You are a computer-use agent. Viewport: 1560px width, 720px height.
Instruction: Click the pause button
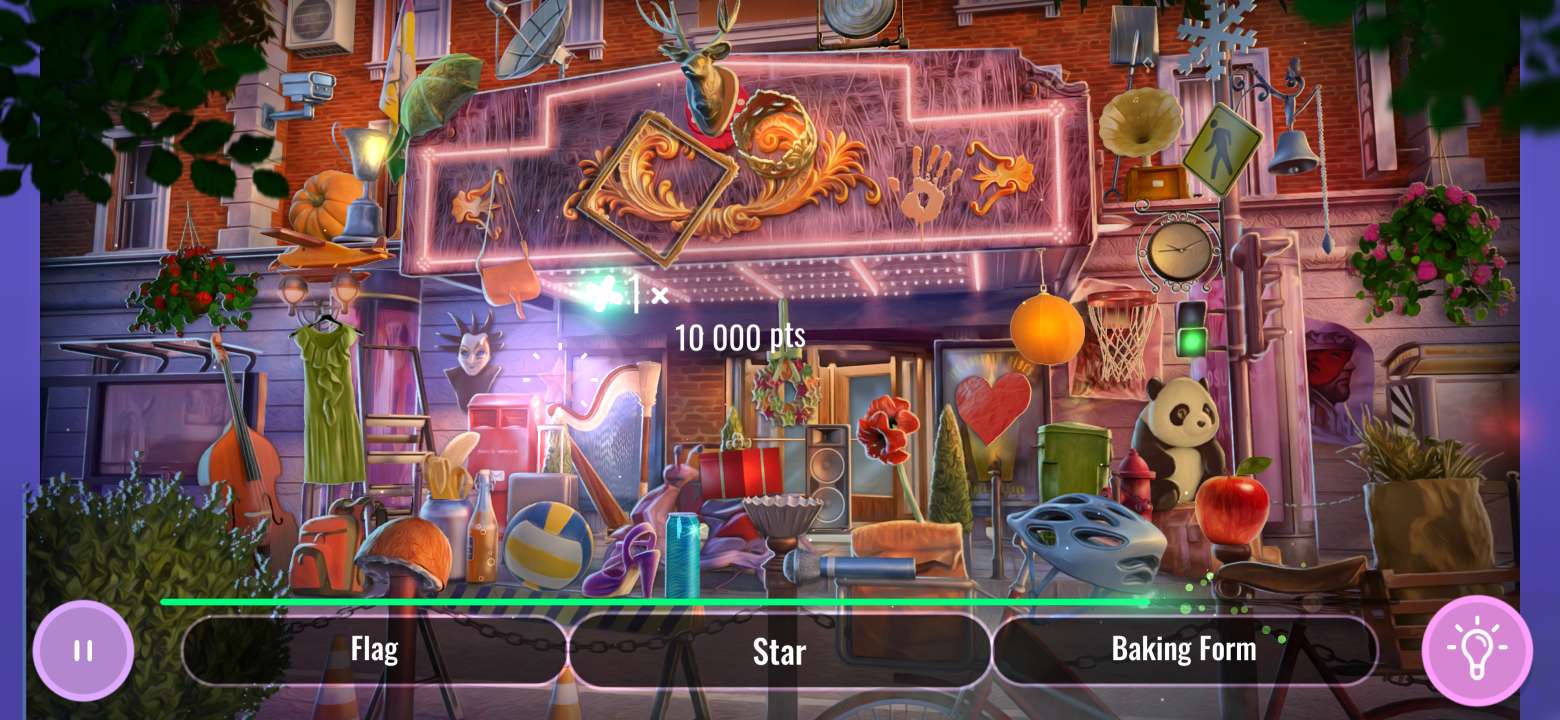[x=83, y=651]
